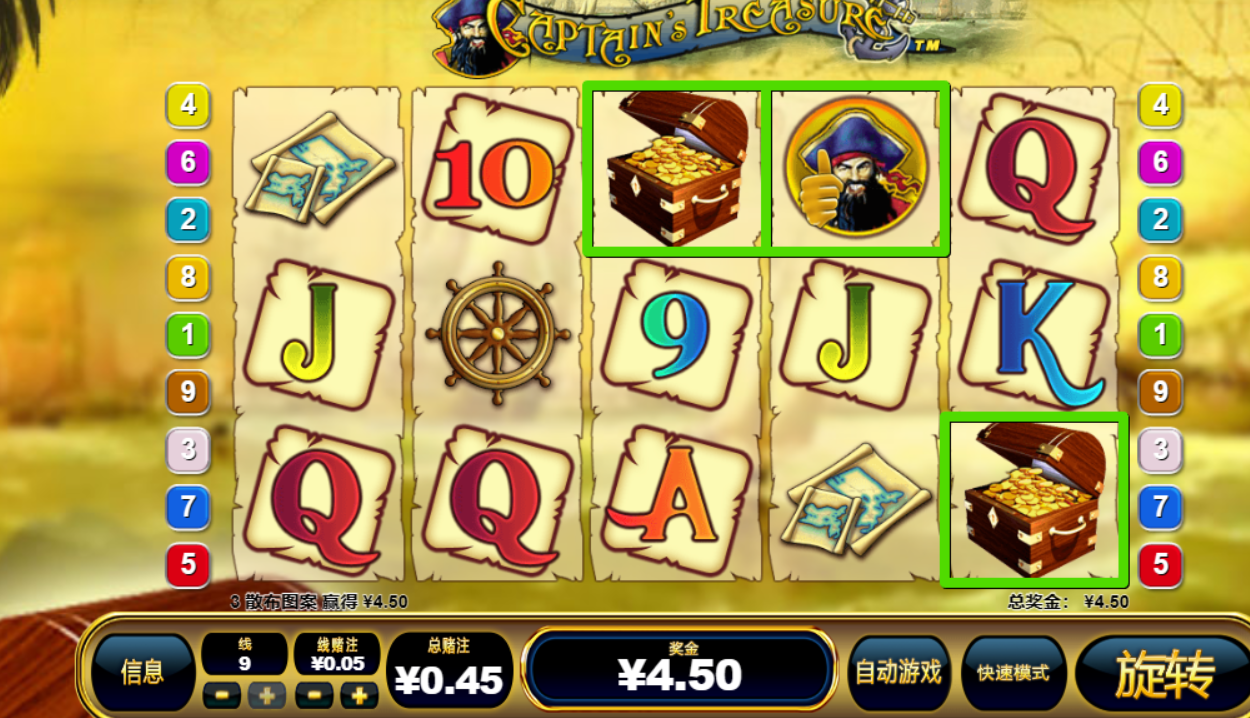Screen dimensions: 1250x718
Task: Open the 信息 info panel
Action: click(142, 672)
